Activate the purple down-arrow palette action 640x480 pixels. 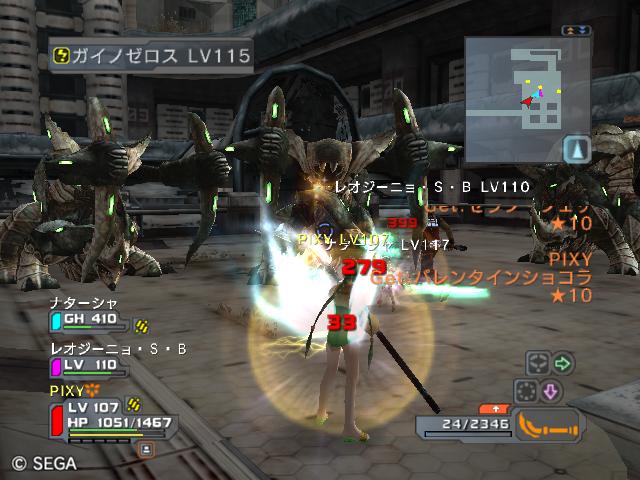[x=551, y=390]
